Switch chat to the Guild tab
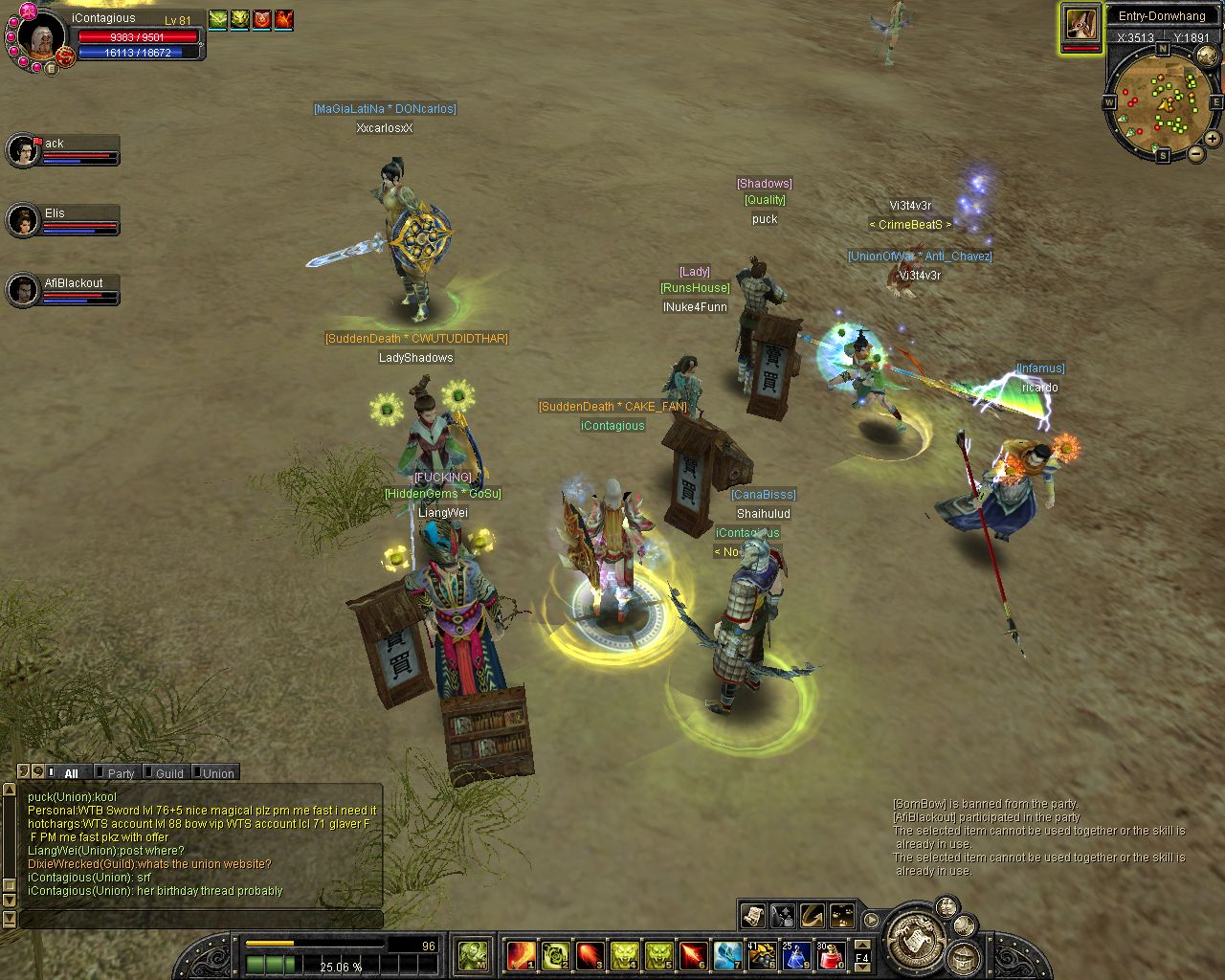 tap(168, 773)
